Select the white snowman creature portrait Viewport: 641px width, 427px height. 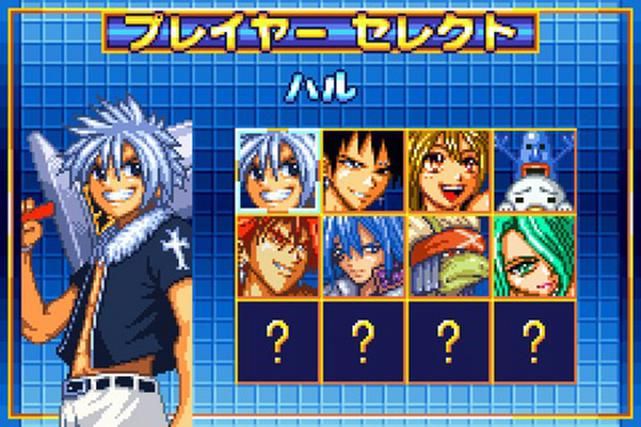[533, 171]
